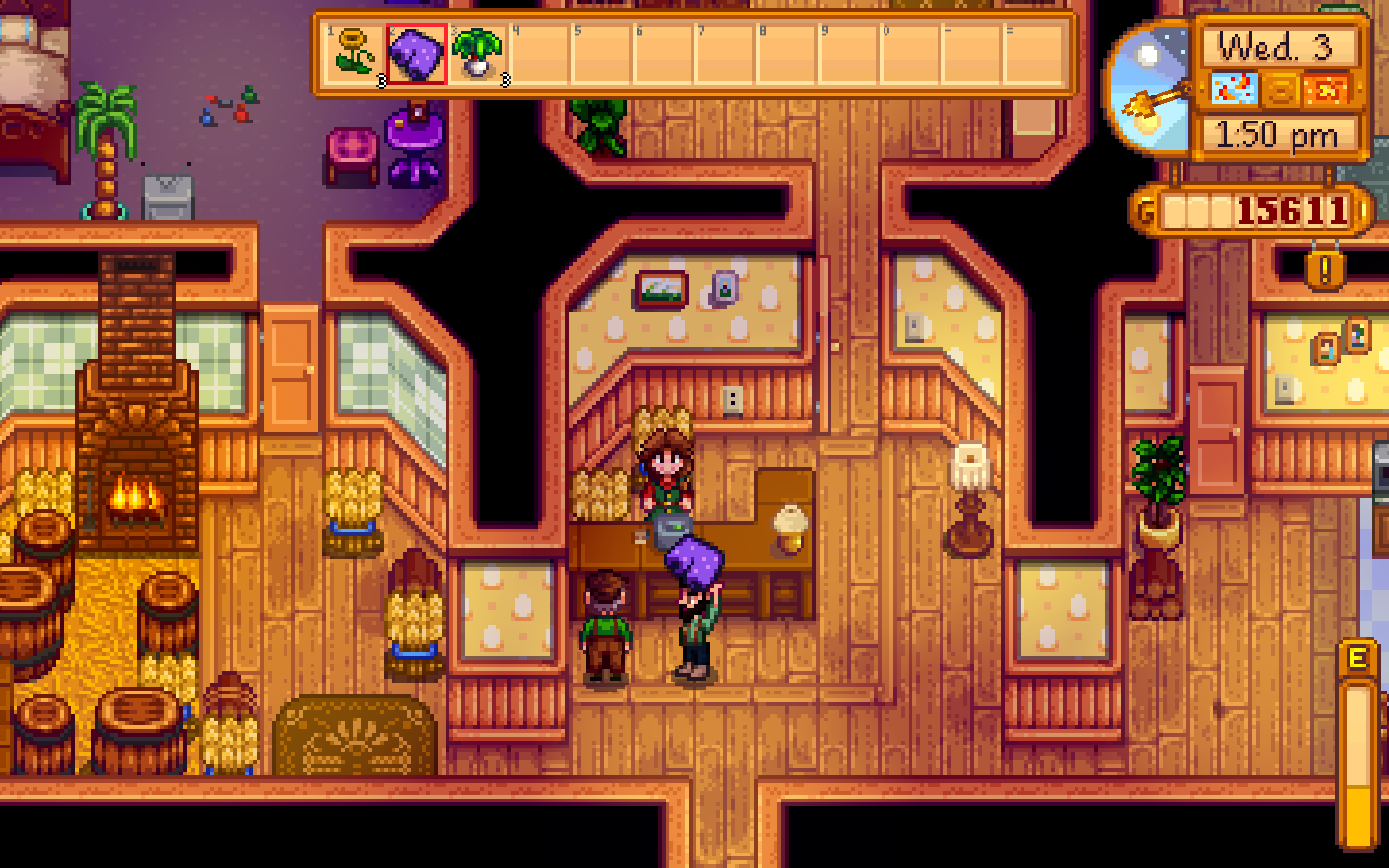Select empty hotbar slot 9
The height and width of the screenshot is (868, 1389).
849,55
